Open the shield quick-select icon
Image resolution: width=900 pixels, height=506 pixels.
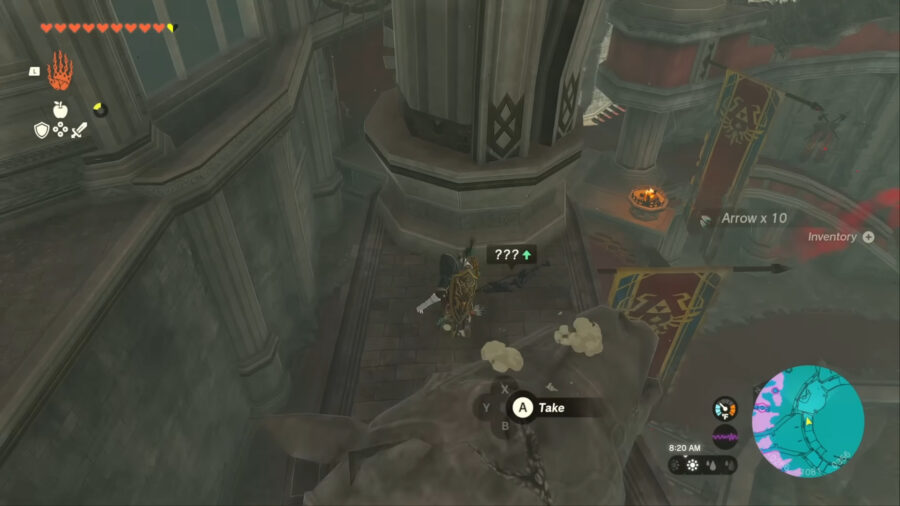pyautogui.click(x=42, y=130)
